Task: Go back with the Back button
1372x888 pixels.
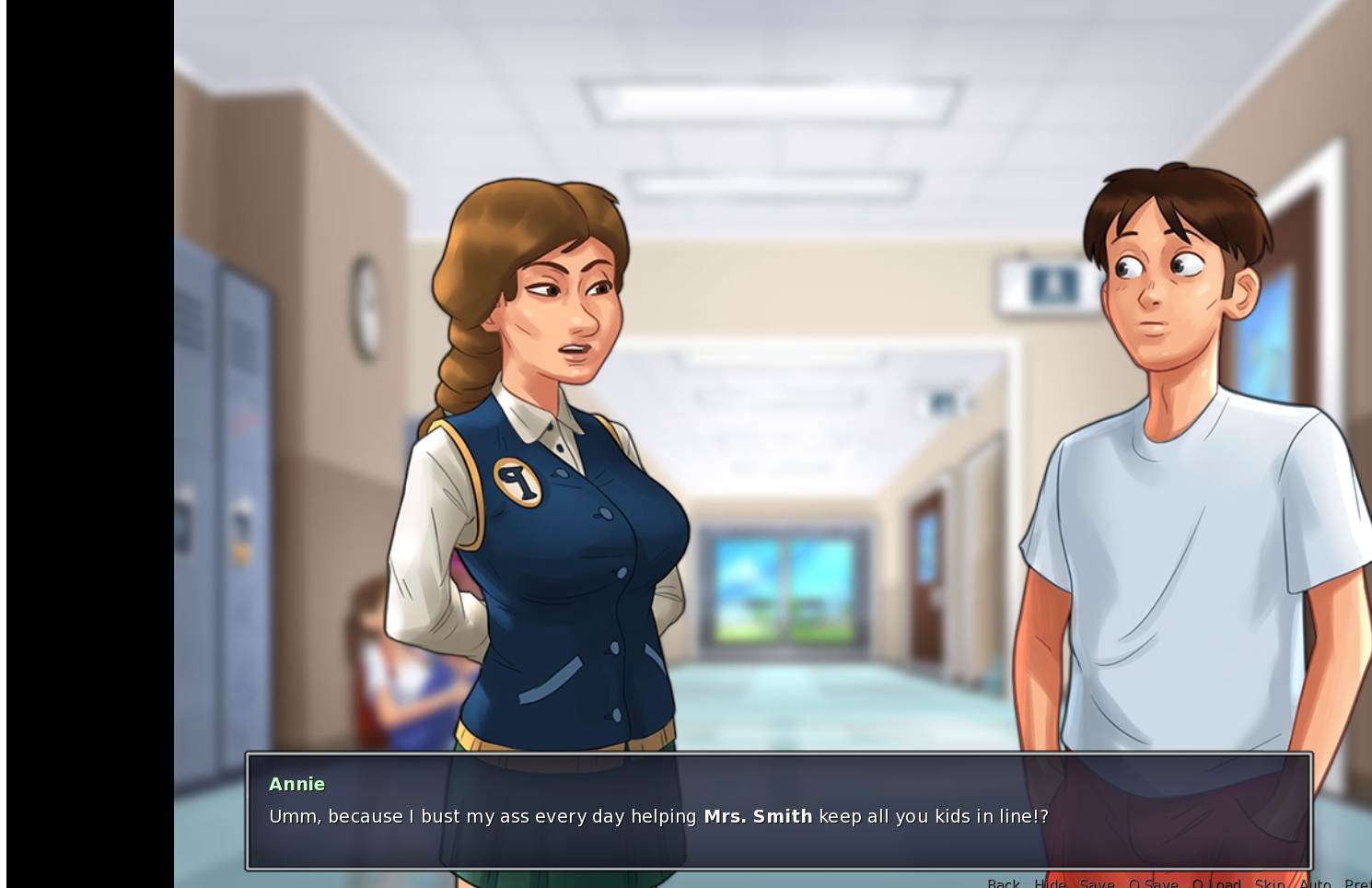Action: pyautogui.click(x=1003, y=882)
